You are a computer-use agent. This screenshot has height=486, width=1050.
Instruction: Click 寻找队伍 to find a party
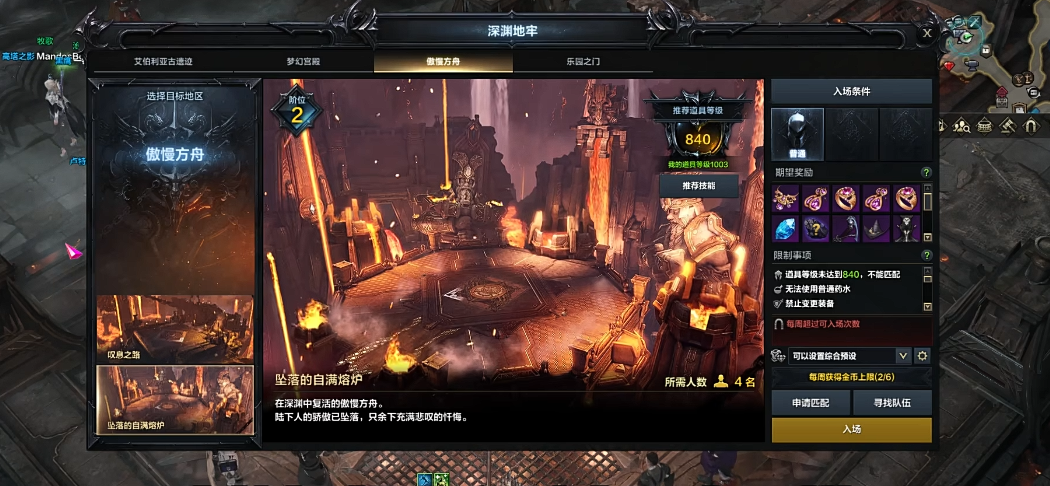pyautogui.click(x=892, y=402)
